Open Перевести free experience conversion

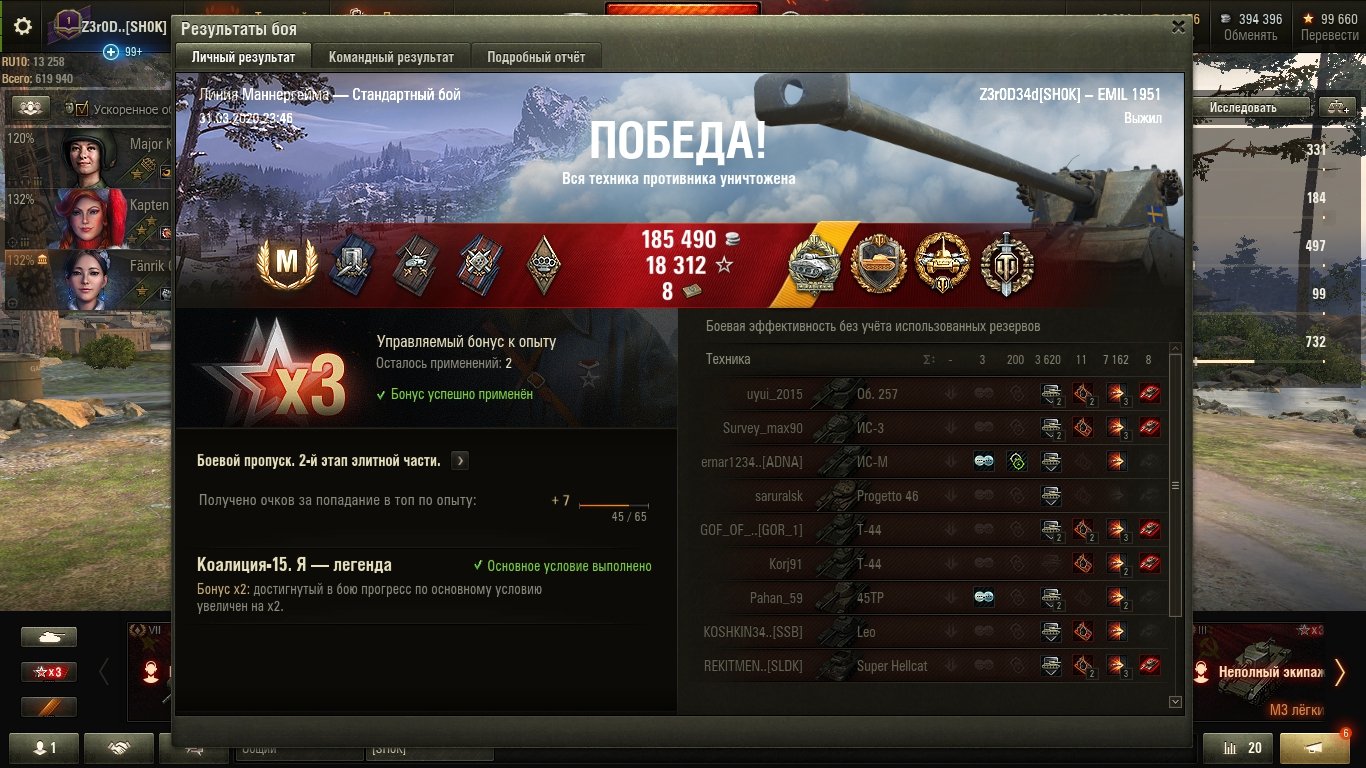(x=1329, y=27)
